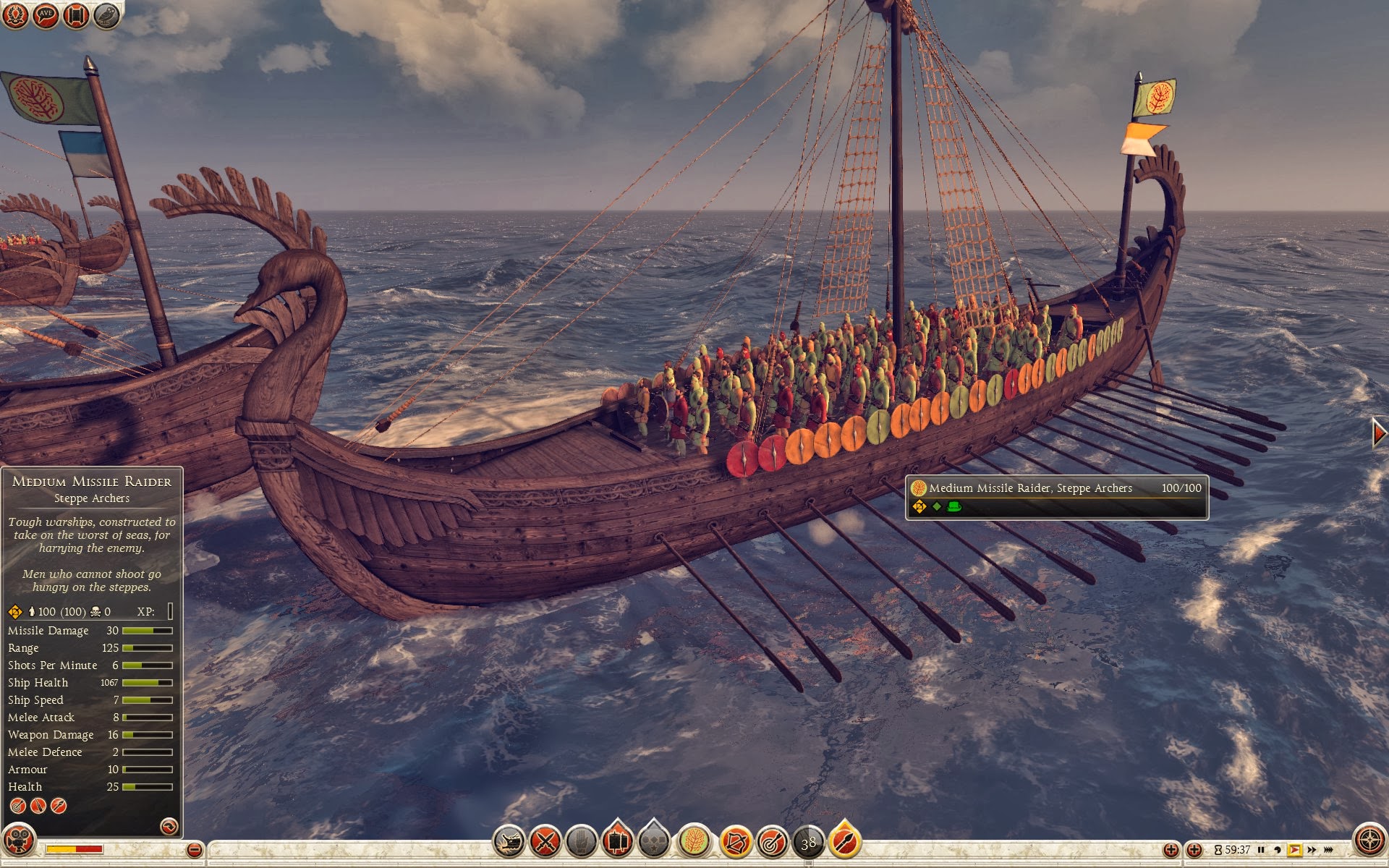Image resolution: width=1389 pixels, height=868 pixels.
Task: Open the scroll icon in top bar
Action: point(76,16)
